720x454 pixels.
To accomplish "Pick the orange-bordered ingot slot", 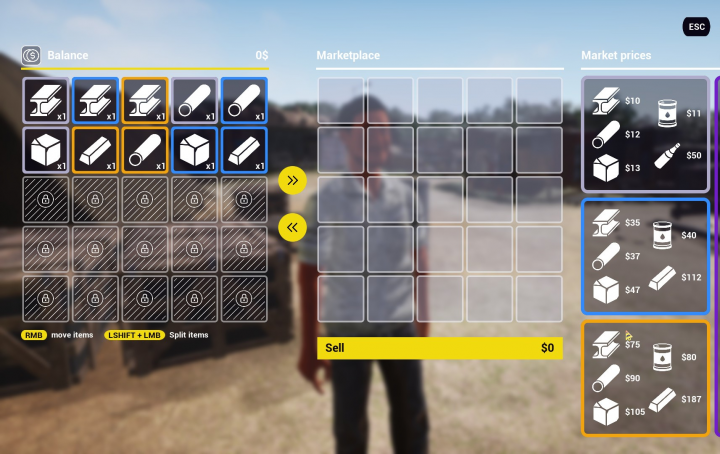I will pyautogui.click(x=95, y=150).
